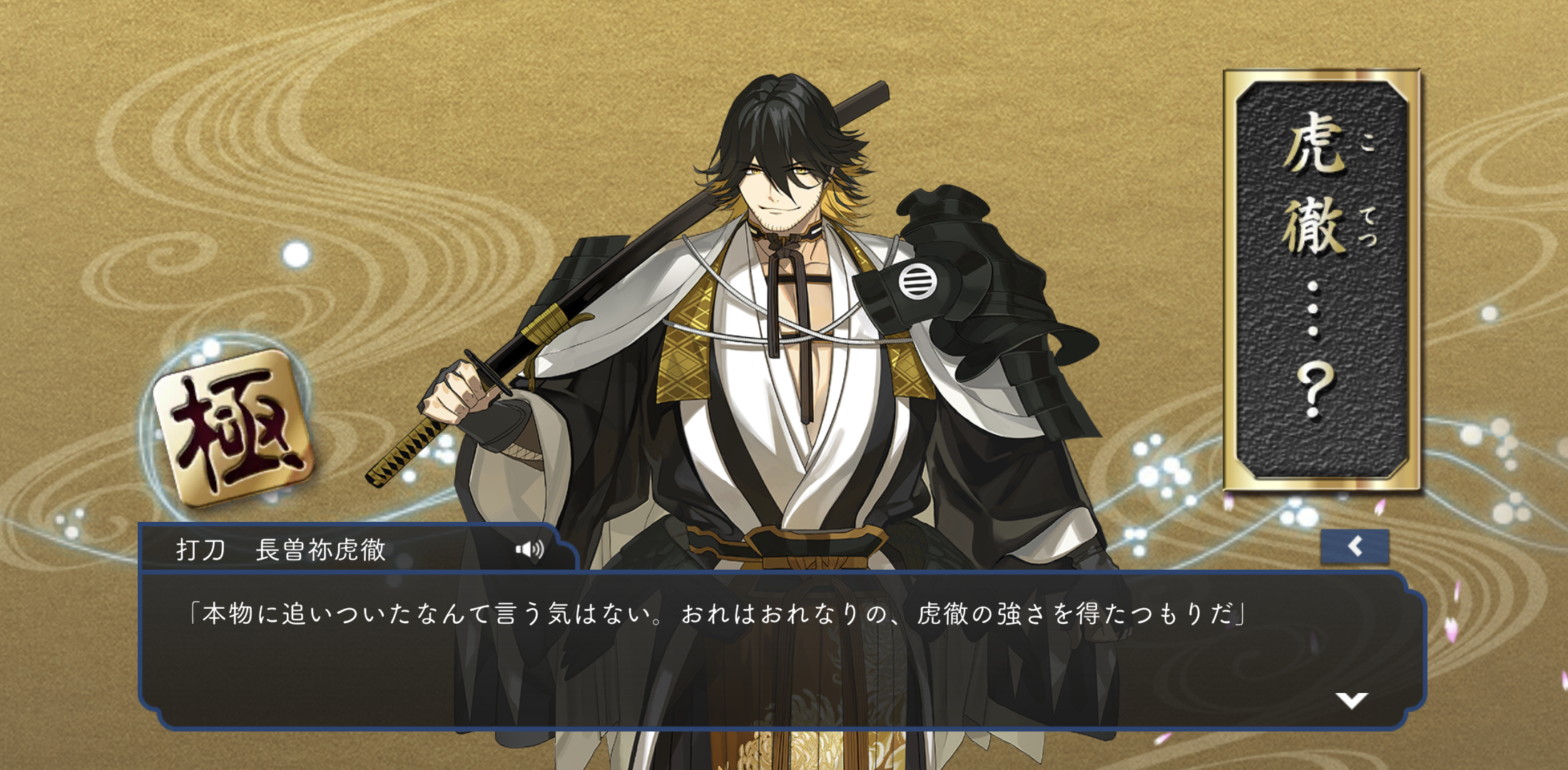Screen dimensions: 1568x770
Task: Play the voice line speaker icon
Action: [530, 549]
